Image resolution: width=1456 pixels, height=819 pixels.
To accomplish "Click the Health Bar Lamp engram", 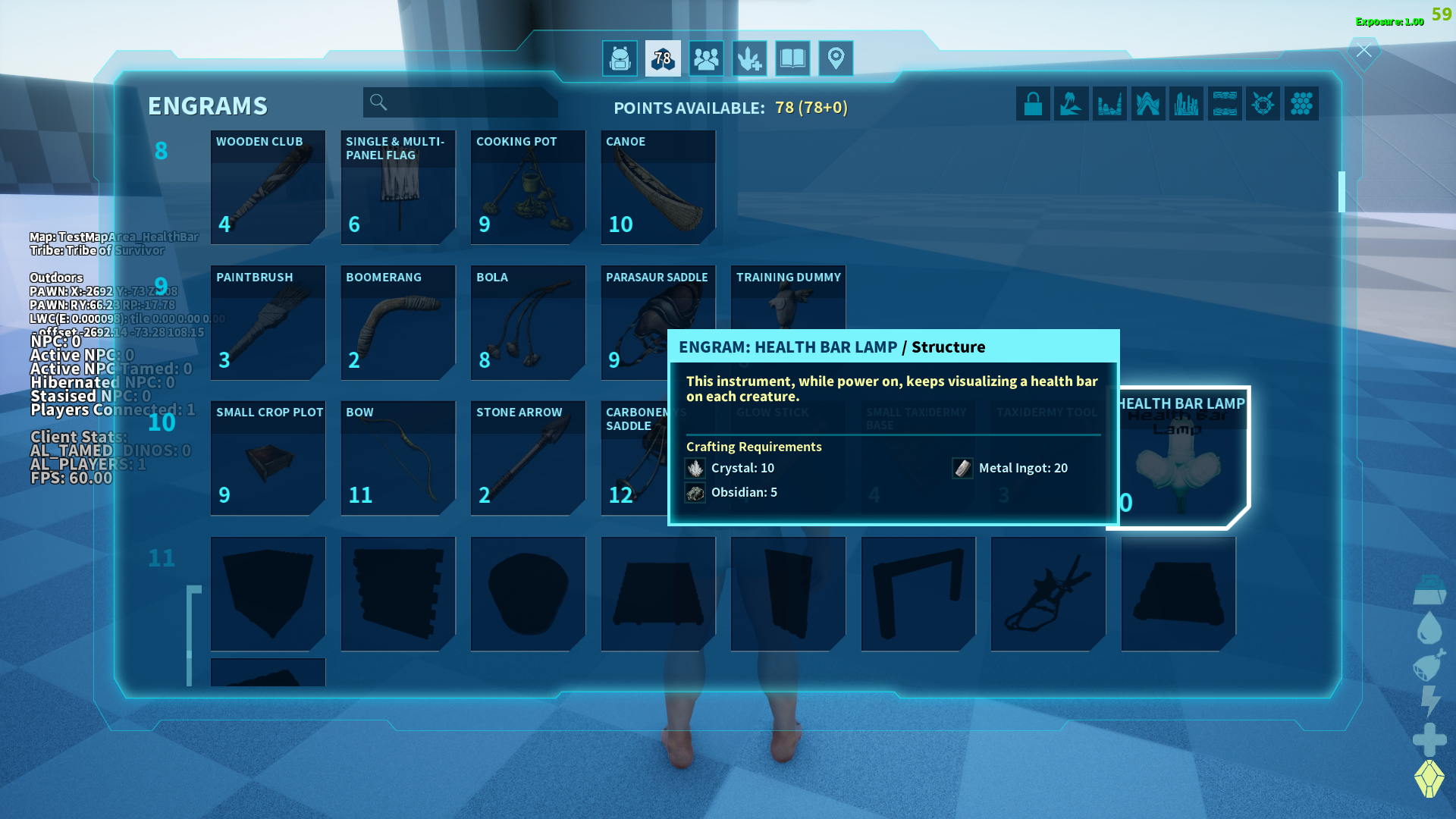I will click(1179, 458).
